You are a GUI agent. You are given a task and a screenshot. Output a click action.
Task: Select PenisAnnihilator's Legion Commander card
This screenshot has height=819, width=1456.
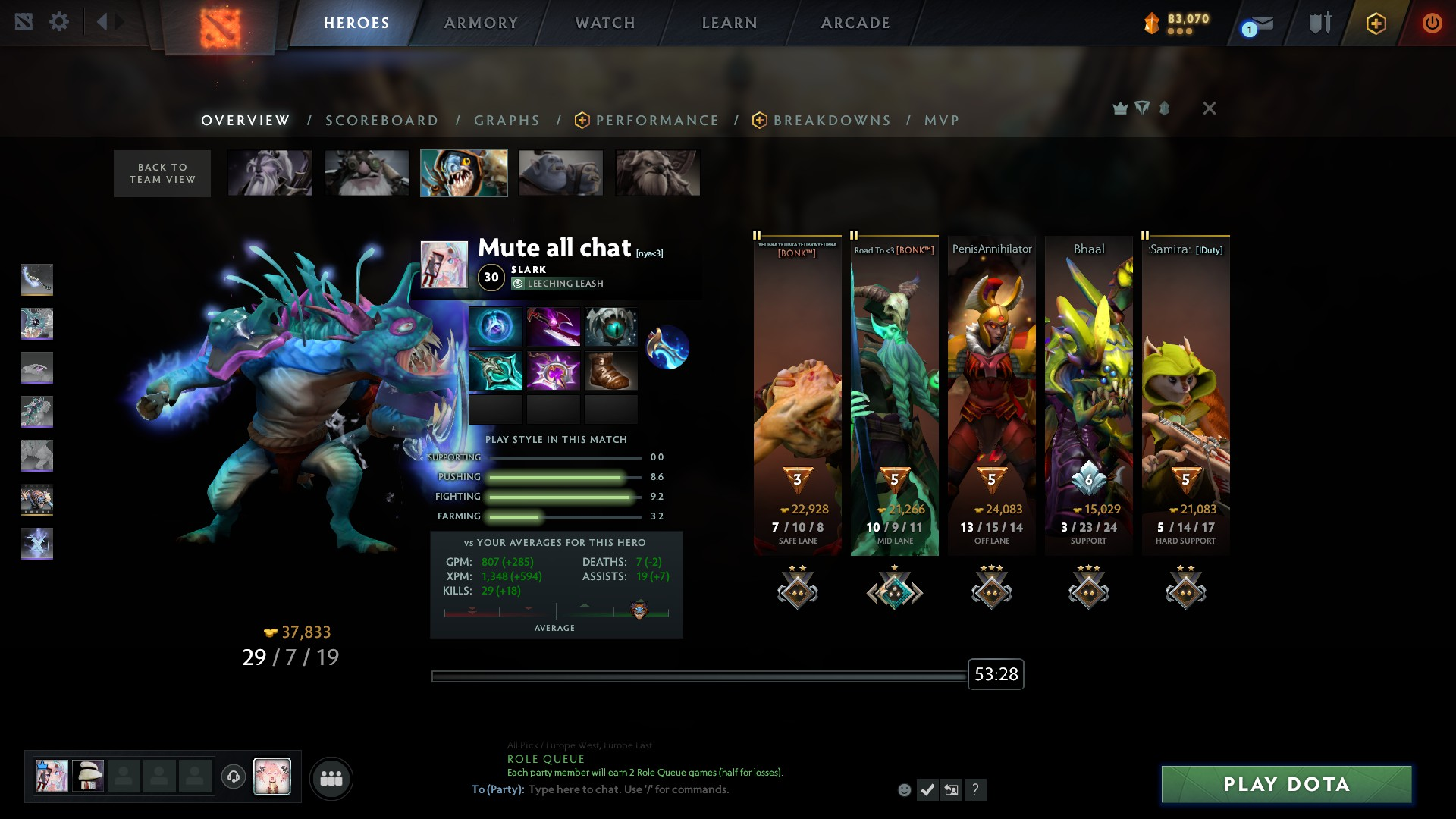pyautogui.click(x=991, y=394)
